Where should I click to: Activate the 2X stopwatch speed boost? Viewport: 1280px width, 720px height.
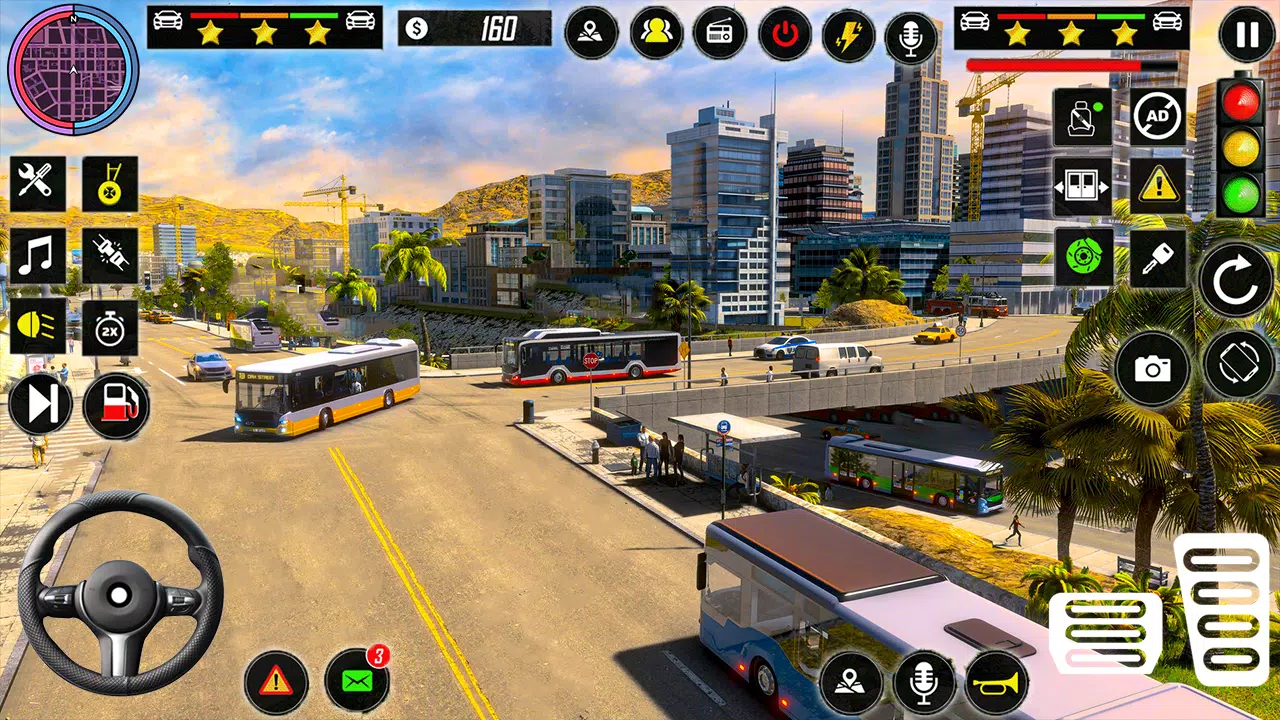pyautogui.click(x=110, y=328)
